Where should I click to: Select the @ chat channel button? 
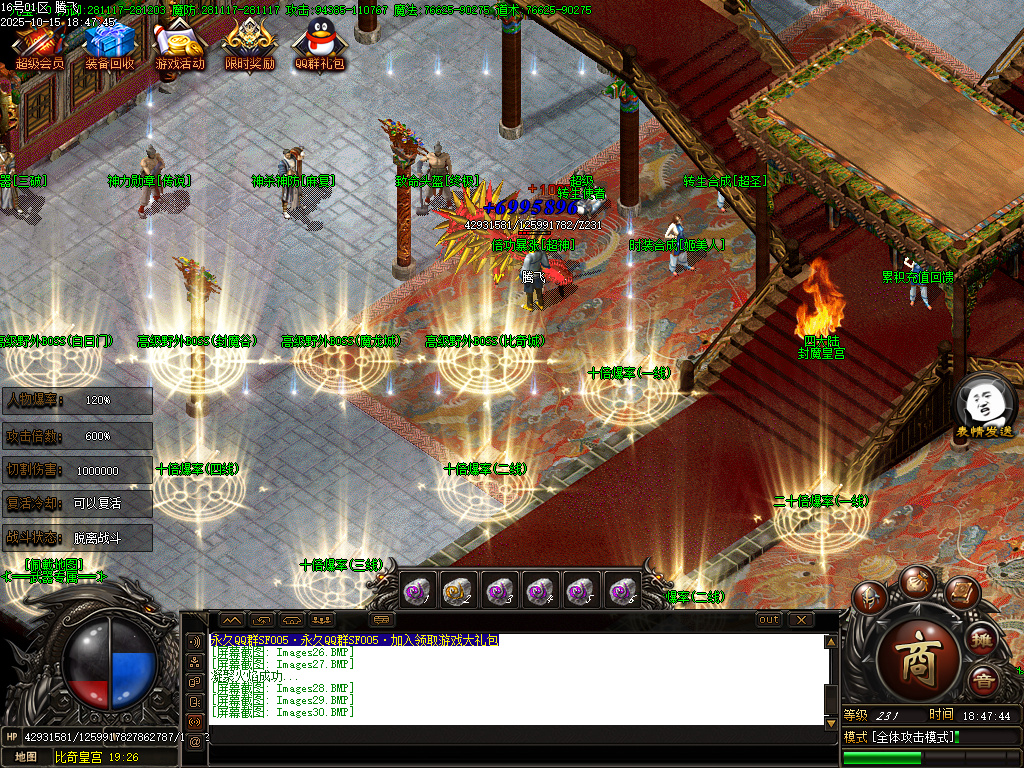[195, 741]
